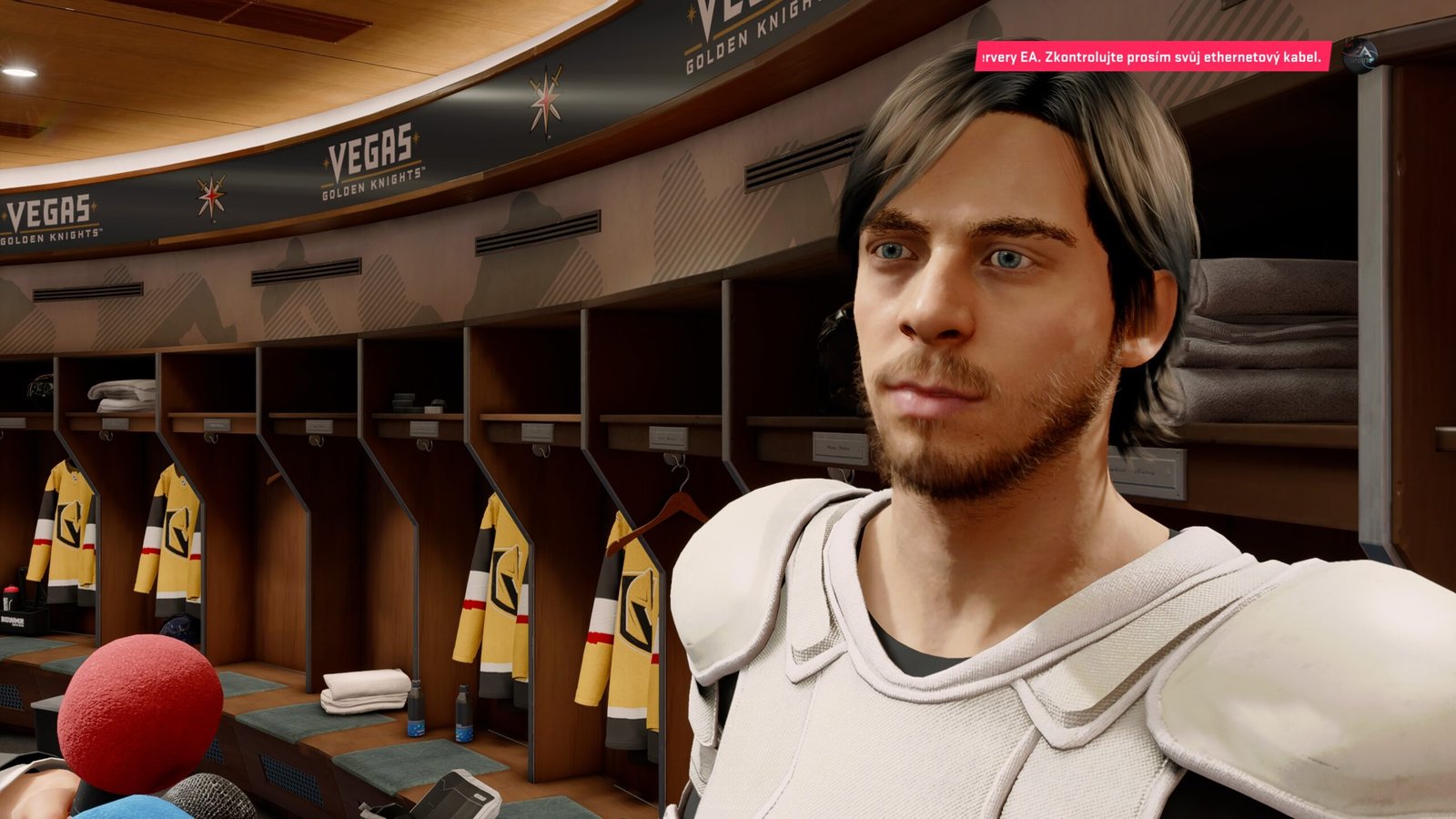Click the EA Sports logo badge
The height and width of the screenshot is (819, 1456).
1360,56
